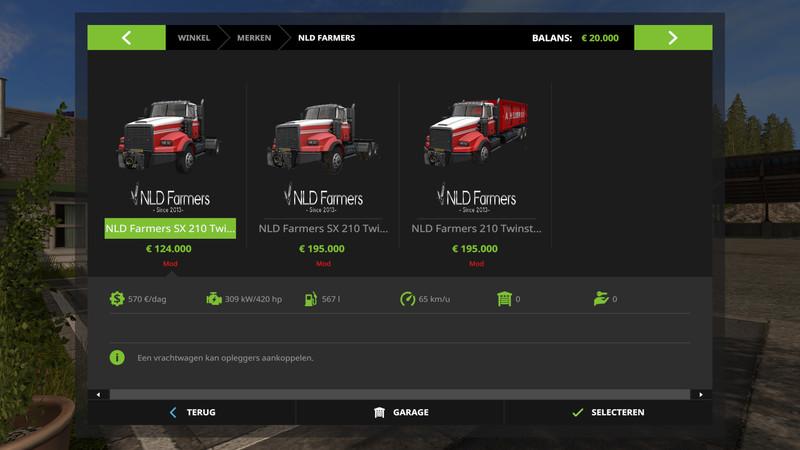Confirm with the Selecteren button
Screen dimensions: 800x450
point(608,412)
